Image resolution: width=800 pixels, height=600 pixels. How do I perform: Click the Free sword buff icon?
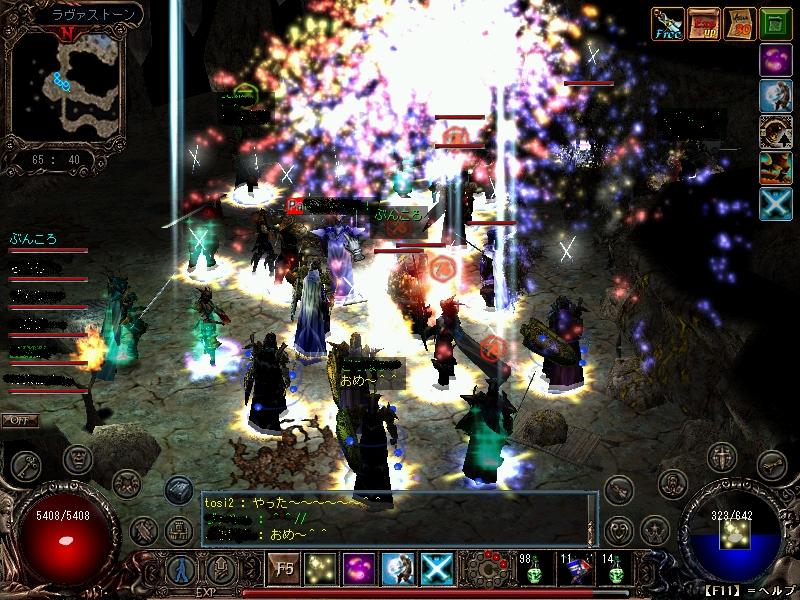[x=667, y=23]
